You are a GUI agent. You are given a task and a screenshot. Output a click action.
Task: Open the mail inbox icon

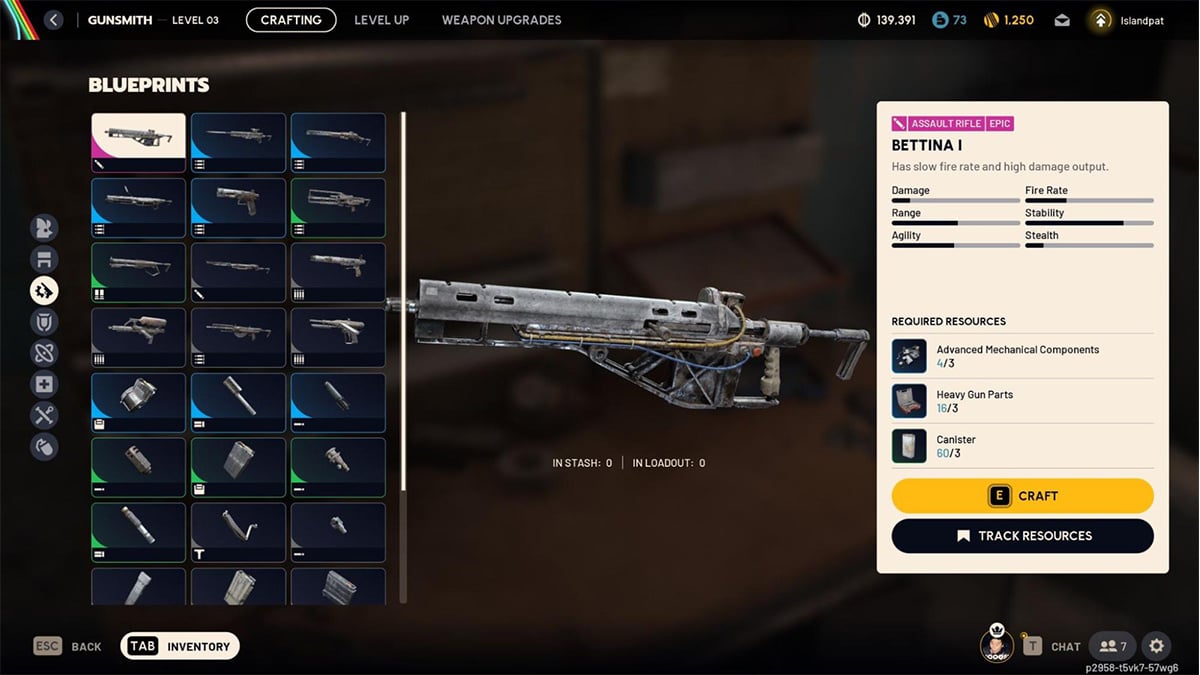pyautogui.click(x=1062, y=20)
